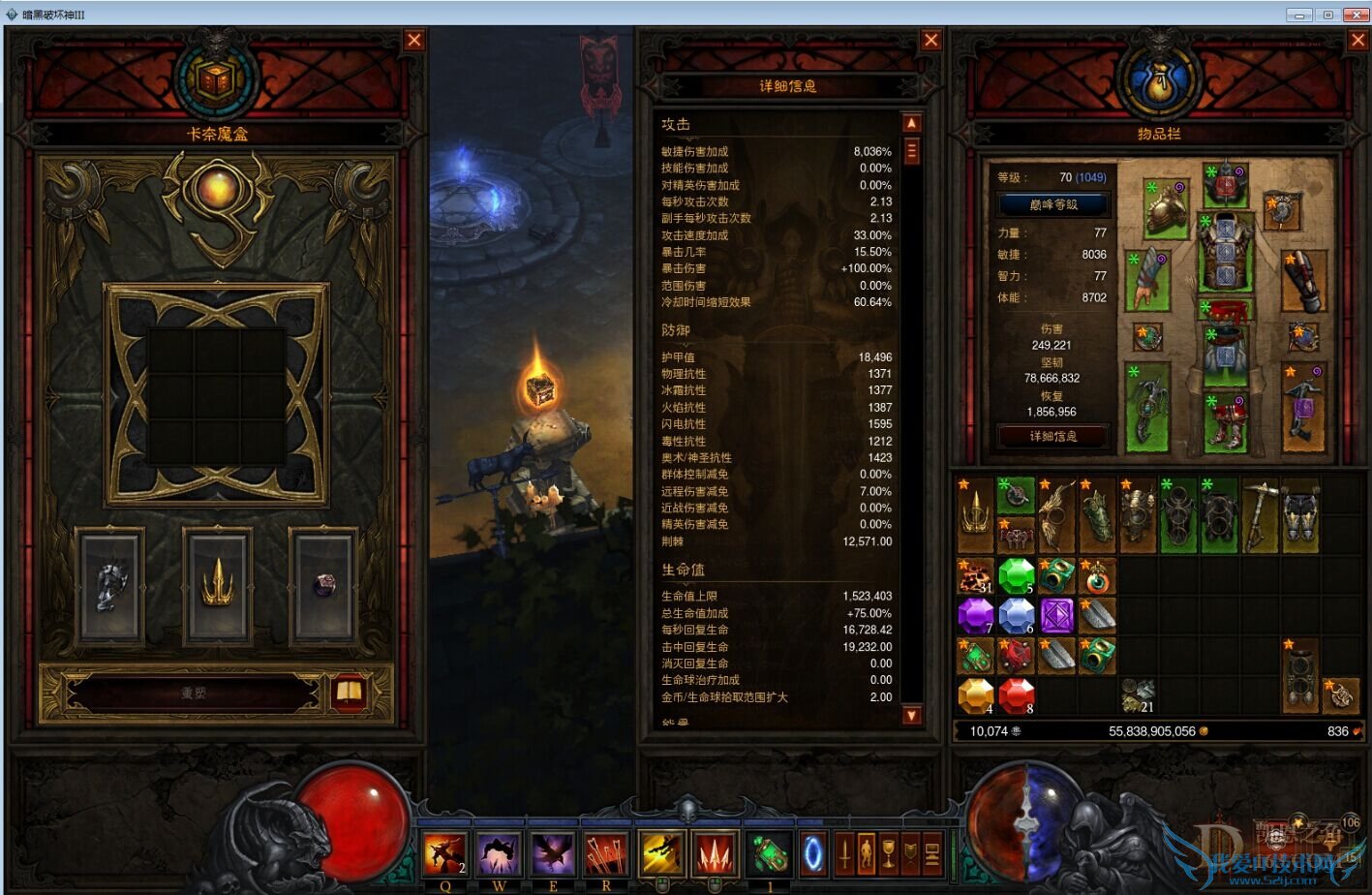The height and width of the screenshot is (895, 1372).
Task: Open the Paragon level button
Action: pyautogui.click(x=1053, y=204)
